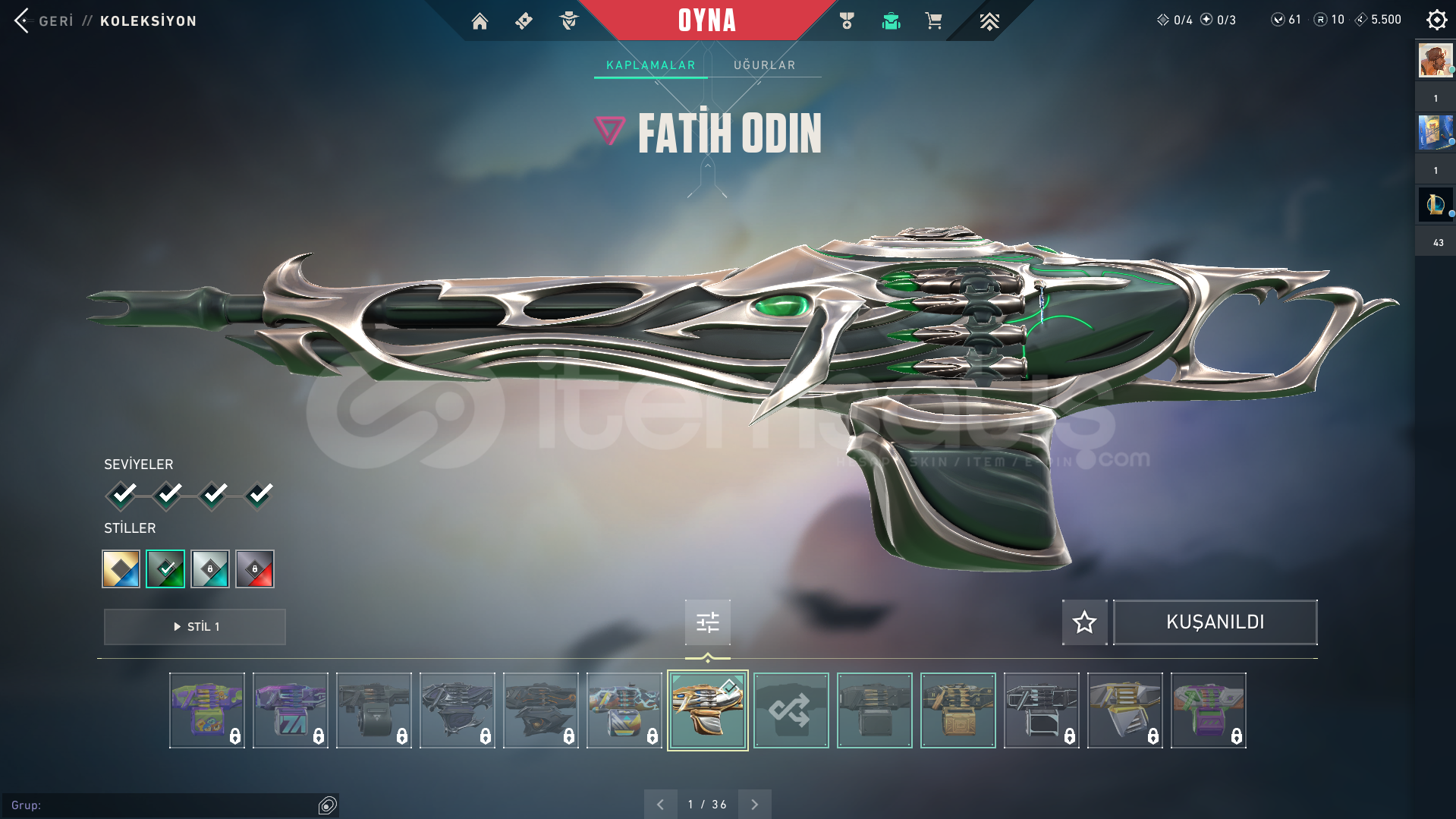Play the STİL 1 preview video
This screenshot has height=819, width=1456.
coord(195,627)
